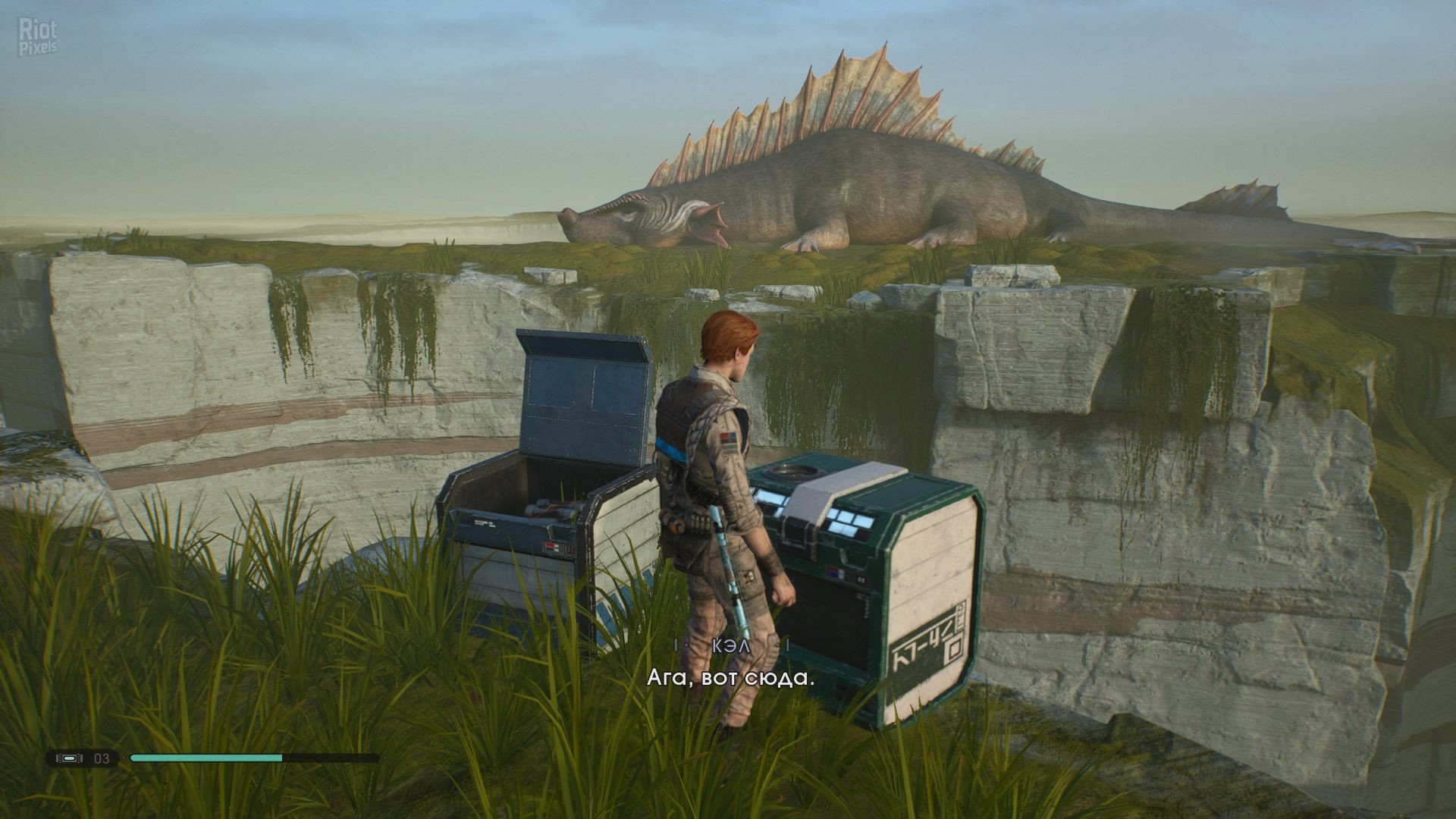Click the Riot Pixels watermark logo

pyautogui.click(x=38, y=38)
